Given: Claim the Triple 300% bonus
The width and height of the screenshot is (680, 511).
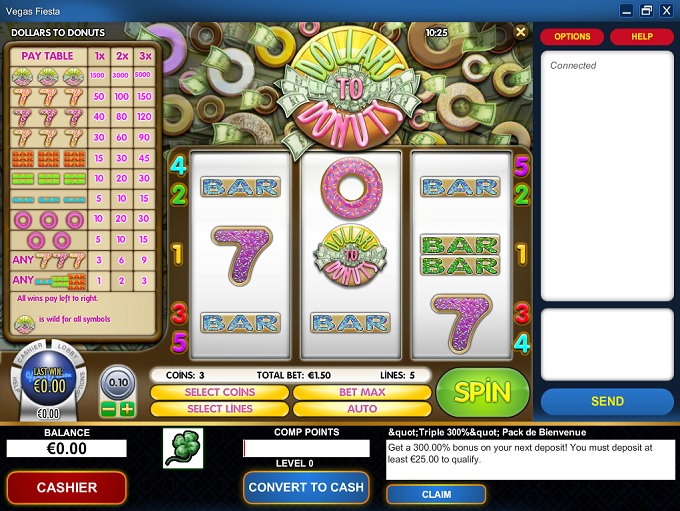Looking at the screenshot, I should [x=436, y=494].
